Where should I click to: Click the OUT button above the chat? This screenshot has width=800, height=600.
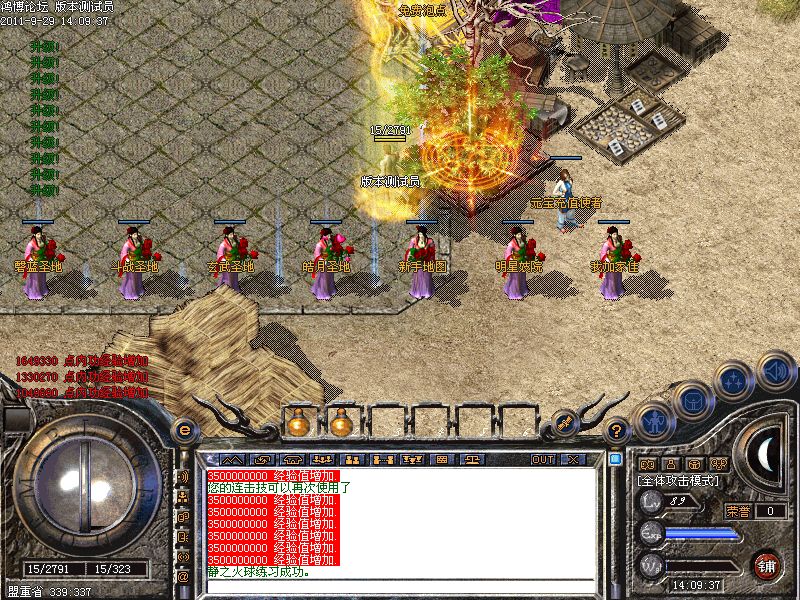coord(542,459)
